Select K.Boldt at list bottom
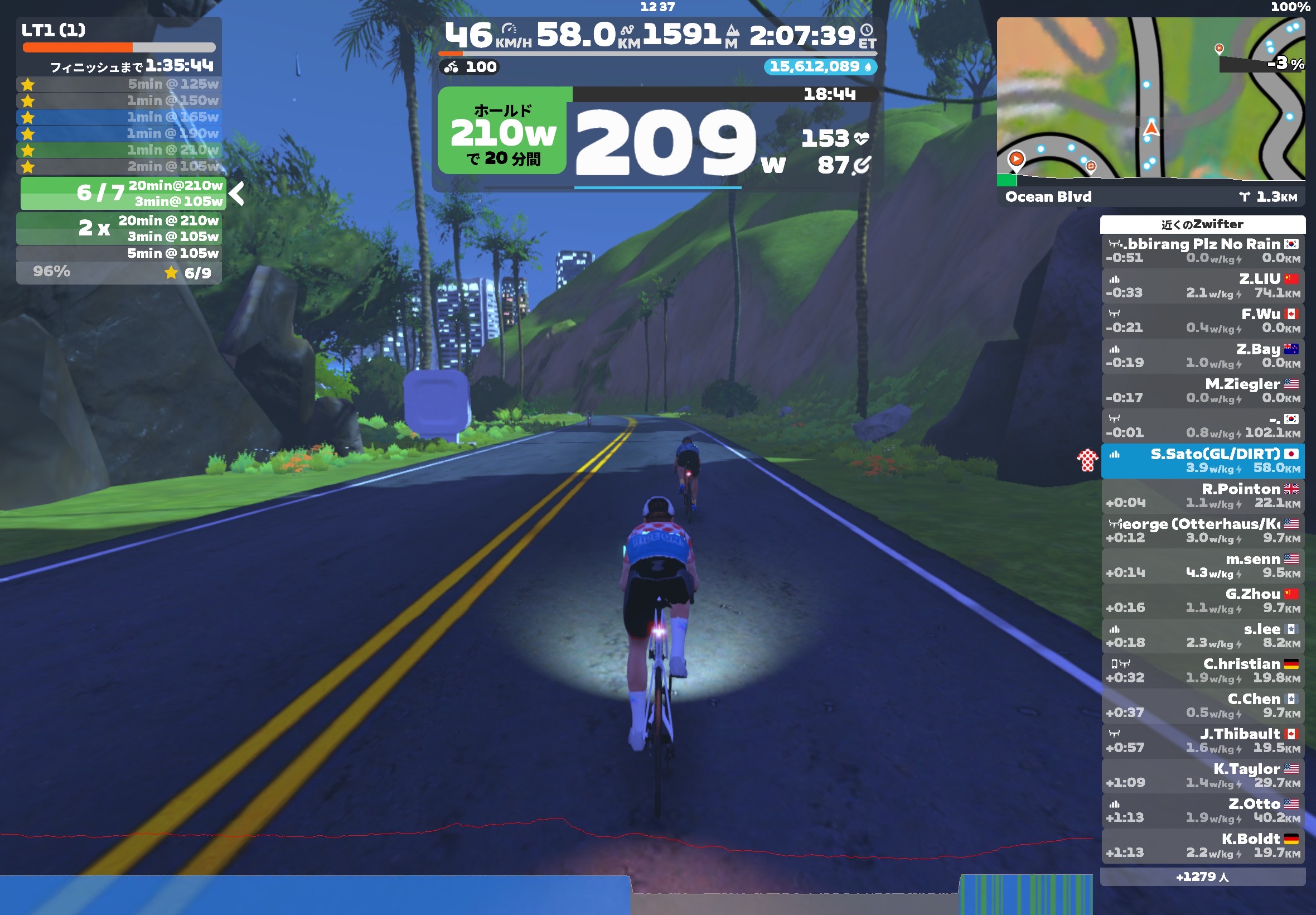This screenshot has height=915, width=1316. tap(1203, 845)
